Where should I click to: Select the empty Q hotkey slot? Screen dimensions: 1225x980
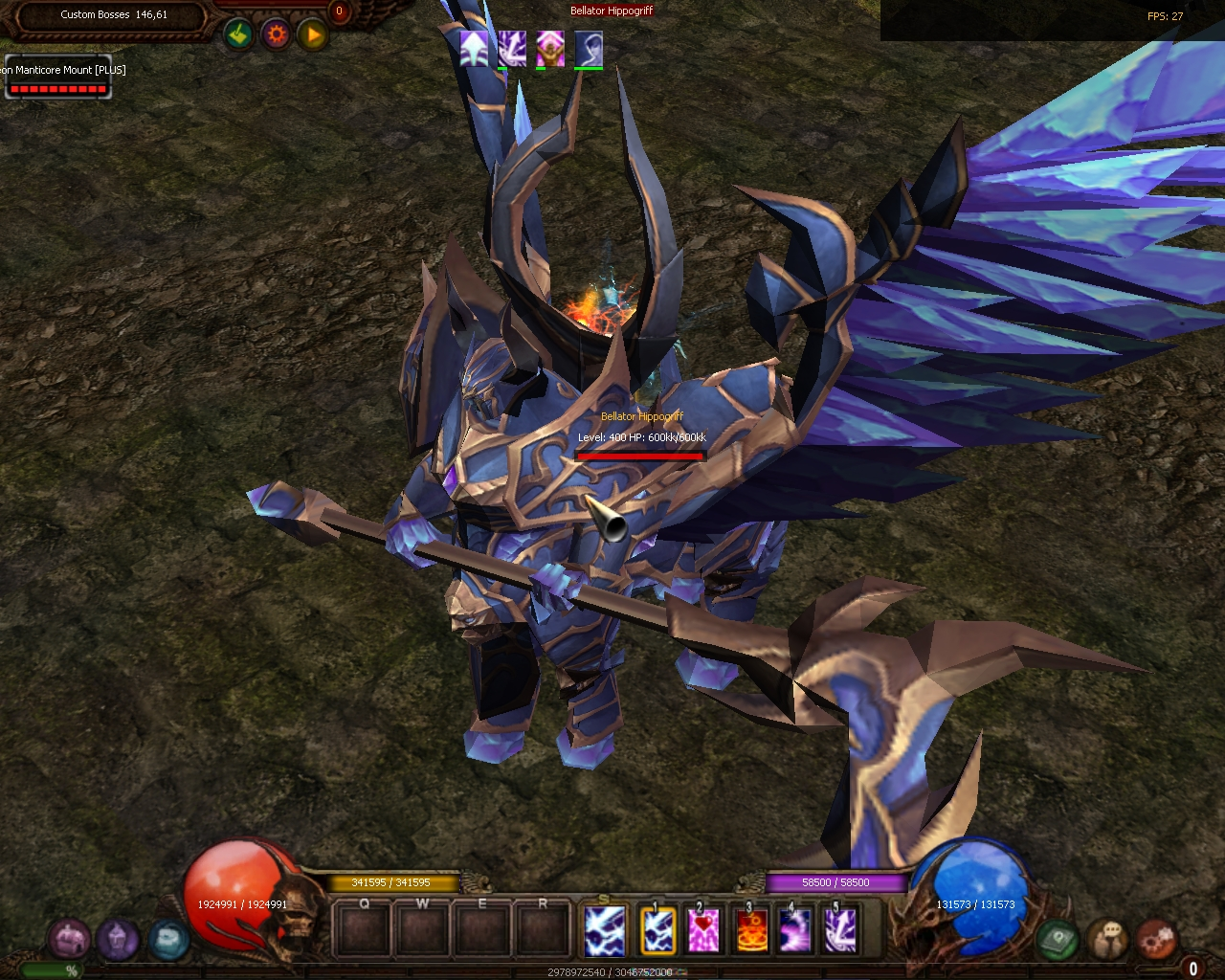[364, 930]
